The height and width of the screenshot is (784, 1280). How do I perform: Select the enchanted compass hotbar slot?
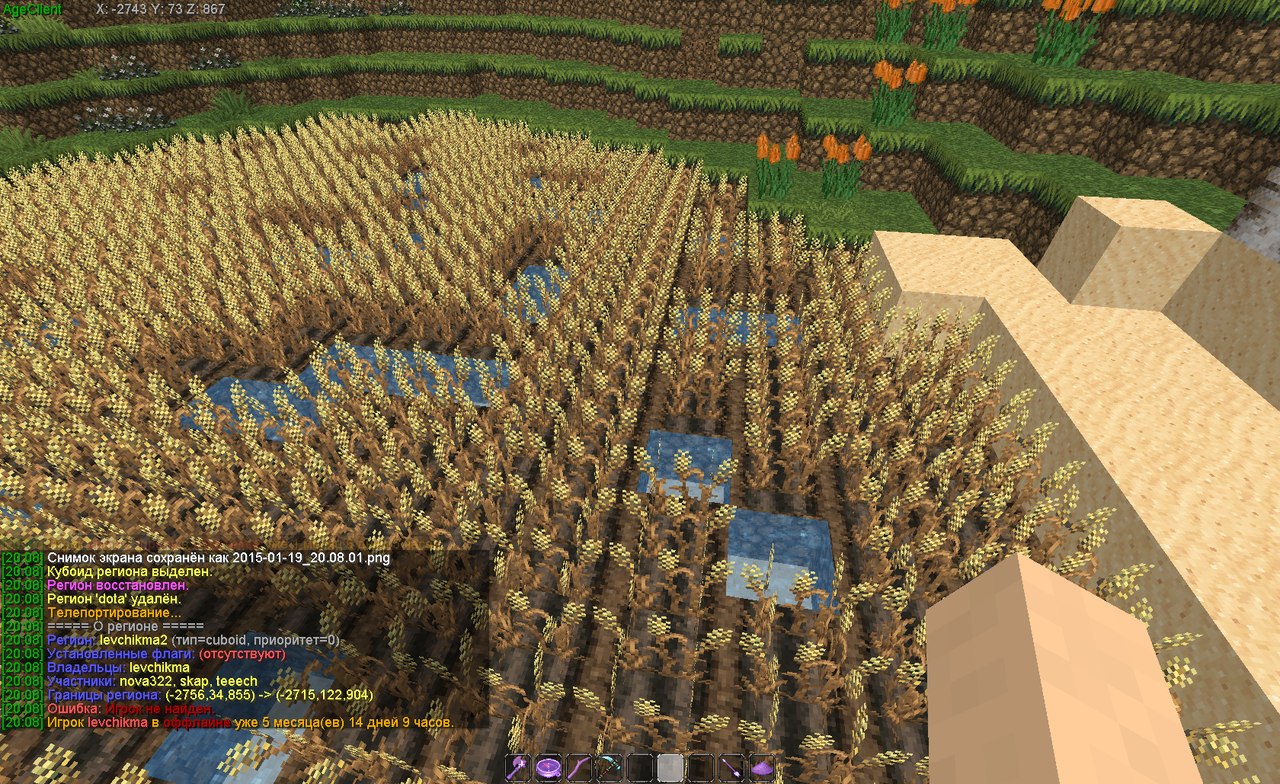[549, 768]
